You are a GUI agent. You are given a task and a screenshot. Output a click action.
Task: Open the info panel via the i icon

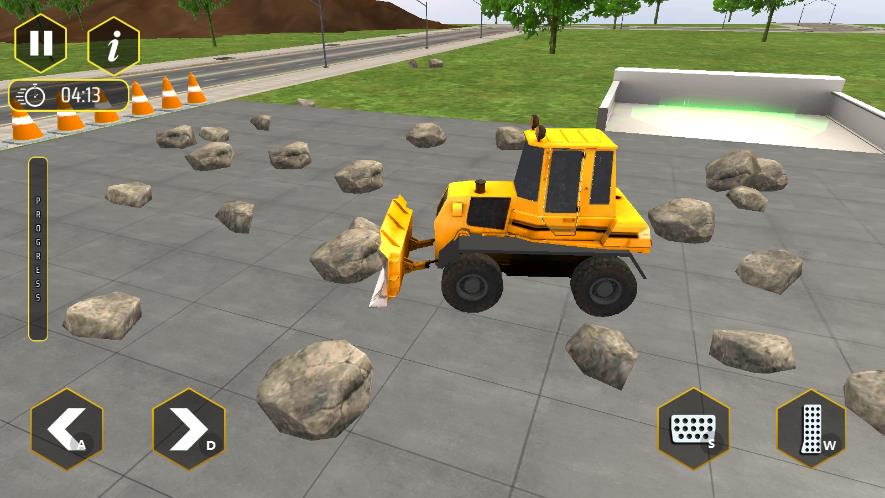tap(113, 45)
